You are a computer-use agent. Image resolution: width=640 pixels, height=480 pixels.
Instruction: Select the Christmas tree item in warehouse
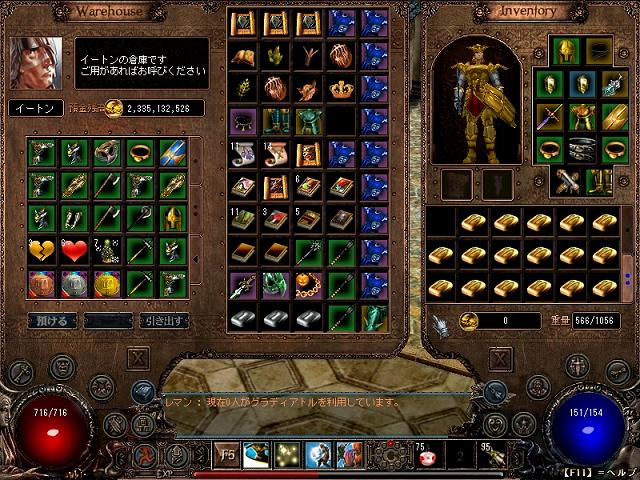point(107,250)
